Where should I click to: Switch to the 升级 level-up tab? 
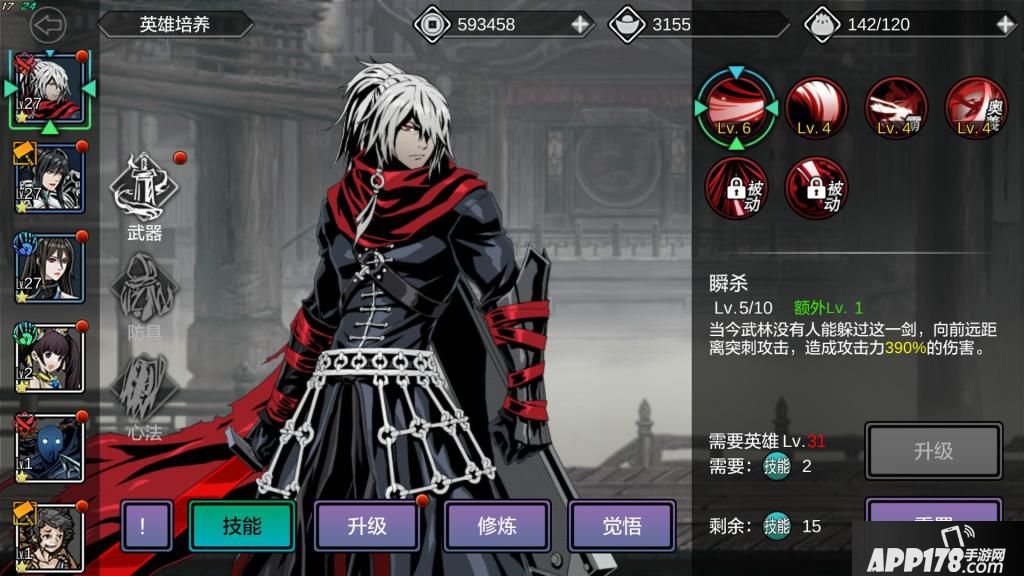coord(367,526)
